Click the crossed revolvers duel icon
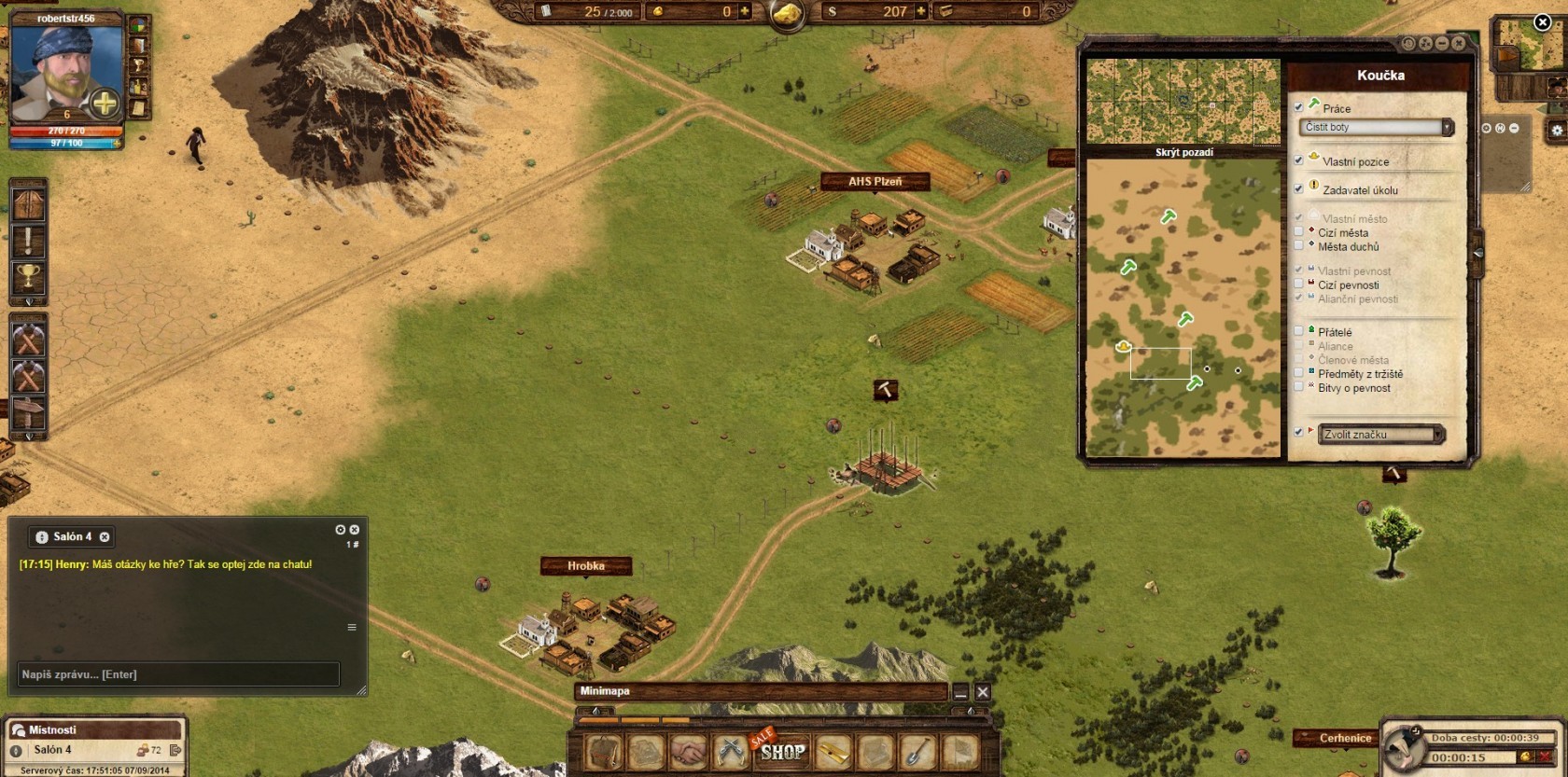1568x777 pixels. 731,752
